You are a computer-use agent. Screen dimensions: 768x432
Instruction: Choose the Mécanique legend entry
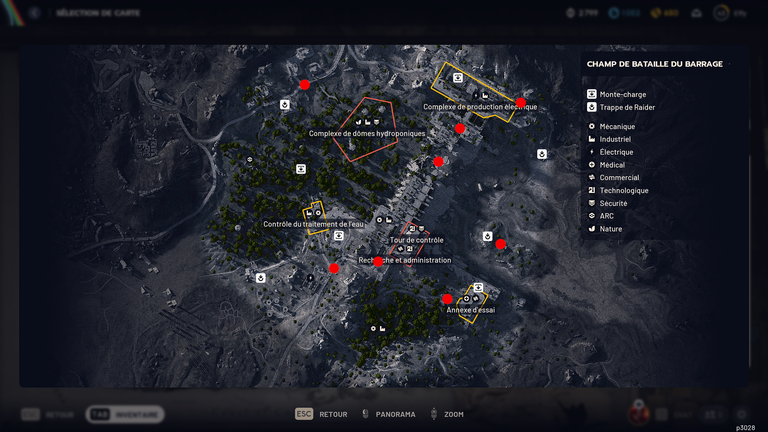click(617, 127)
